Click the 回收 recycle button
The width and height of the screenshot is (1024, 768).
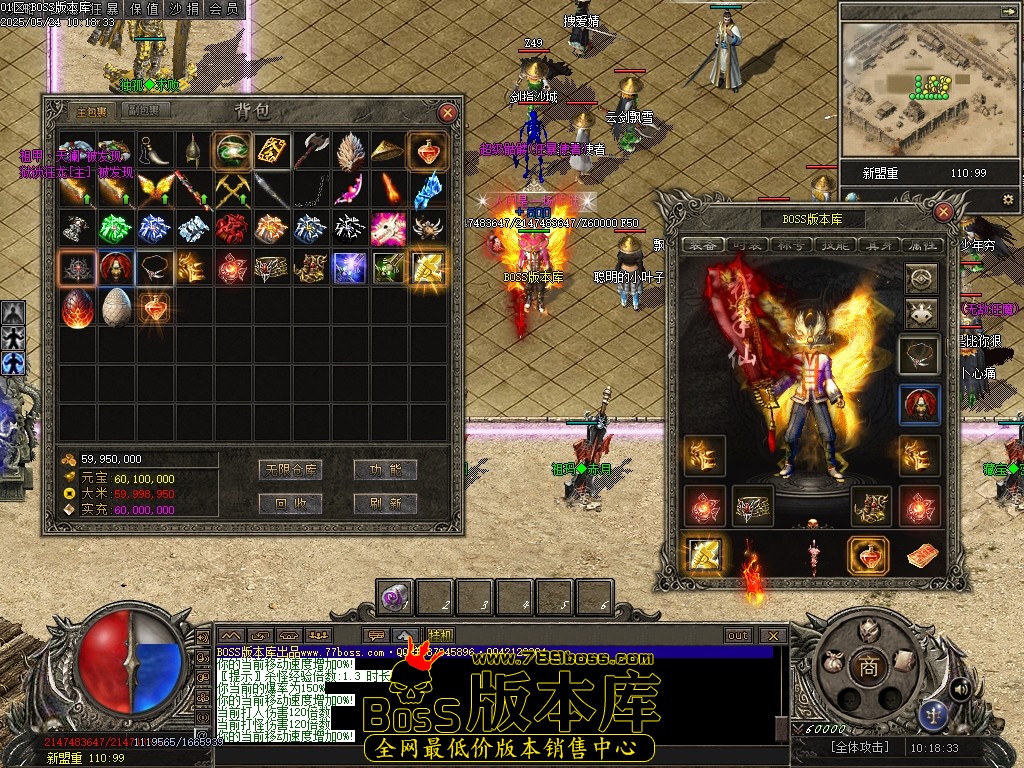click(289, 503)
